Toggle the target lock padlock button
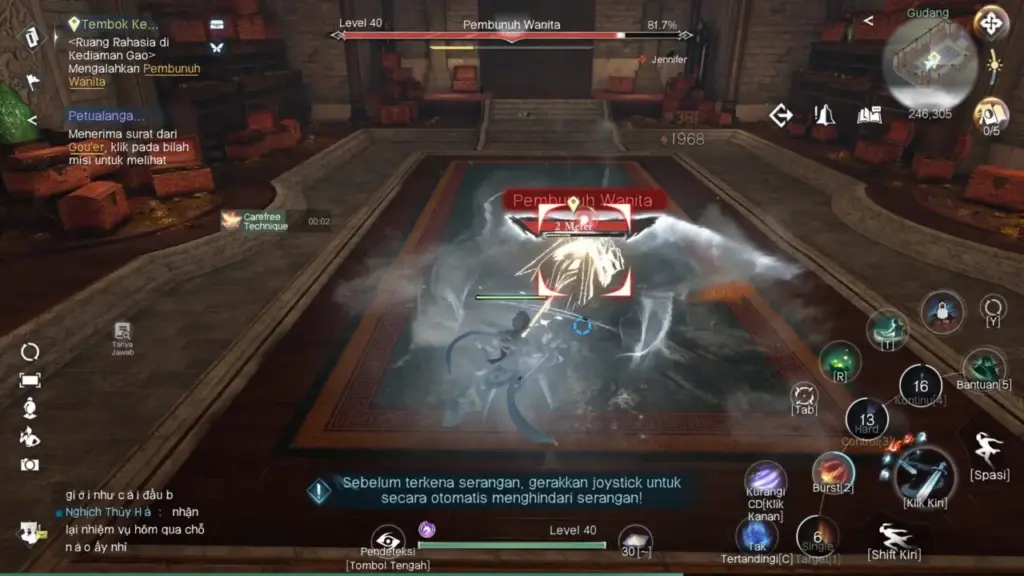Image resolution: width=1024 pixels, height=576 pixels. 942,310
